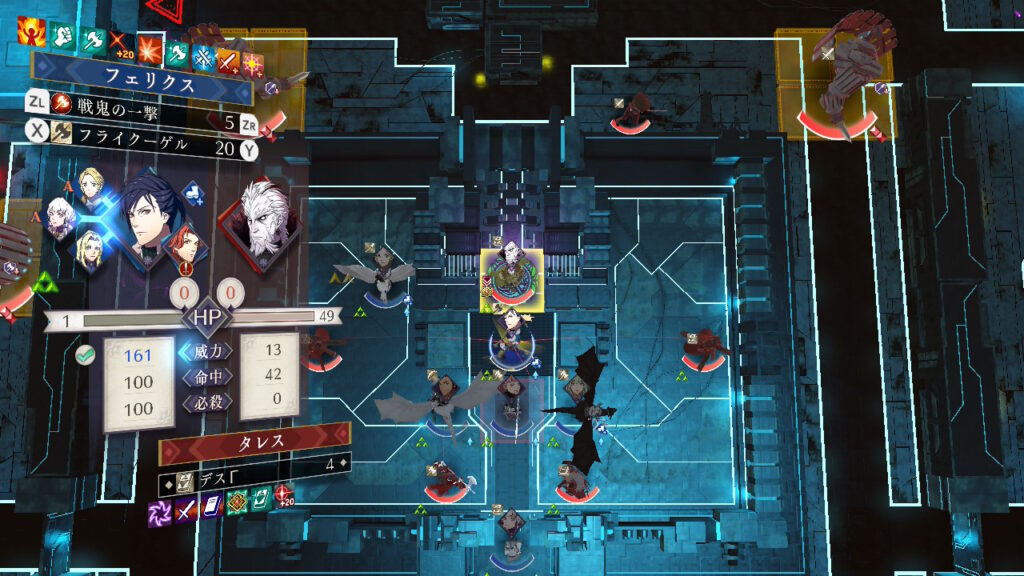Choose the フライクーゲル weapon row
Viewport: 1024px width, 576px height.
click(x=140, y=148)
